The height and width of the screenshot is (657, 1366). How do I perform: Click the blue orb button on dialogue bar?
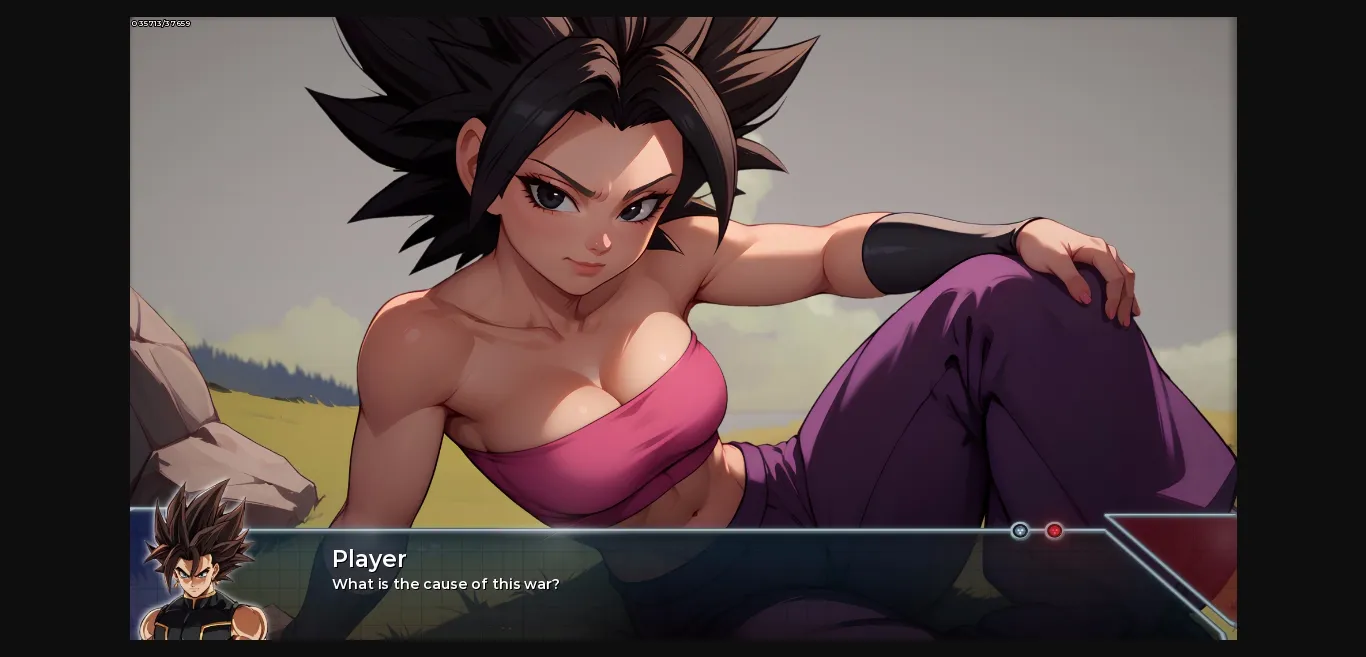1020,531
